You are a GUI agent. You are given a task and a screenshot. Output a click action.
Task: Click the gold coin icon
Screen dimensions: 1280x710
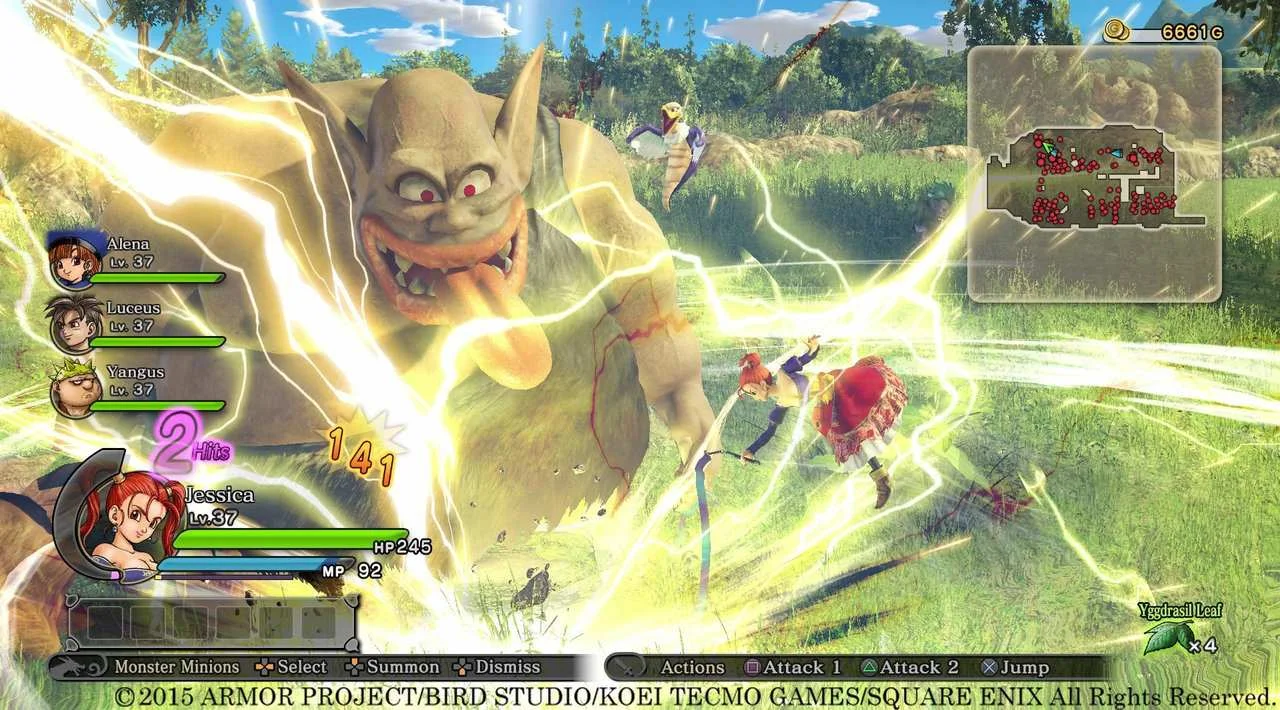click(1117, 33)
